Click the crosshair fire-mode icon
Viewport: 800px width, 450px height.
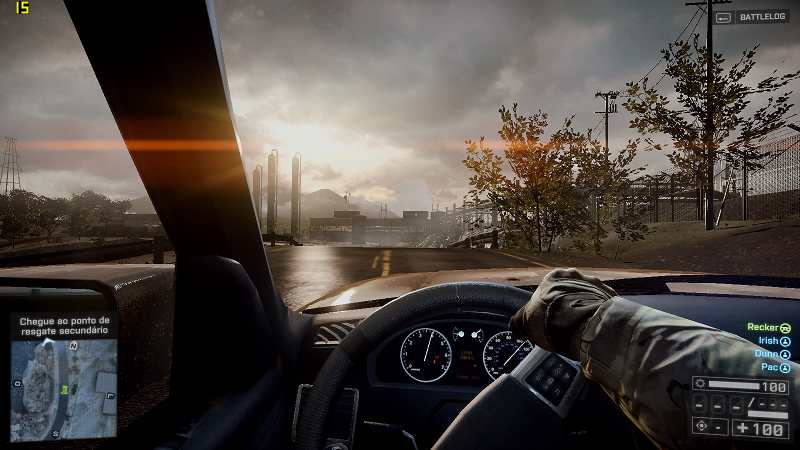[702, 427]
